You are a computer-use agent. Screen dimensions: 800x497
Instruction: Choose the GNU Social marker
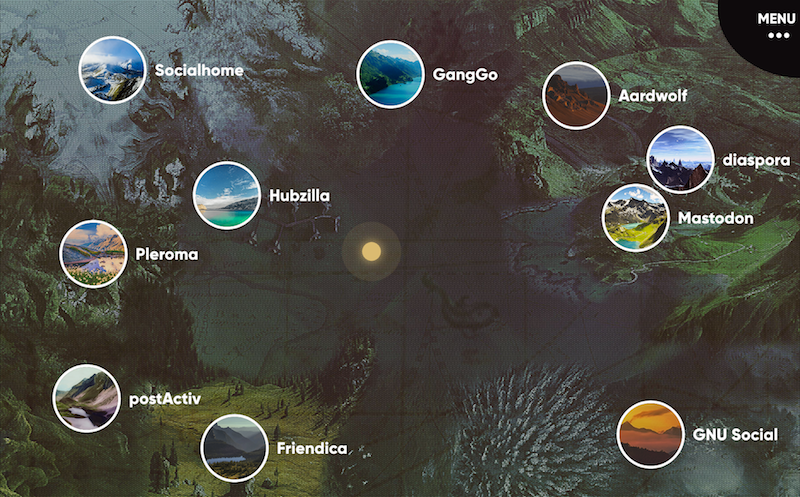[650, 434]
